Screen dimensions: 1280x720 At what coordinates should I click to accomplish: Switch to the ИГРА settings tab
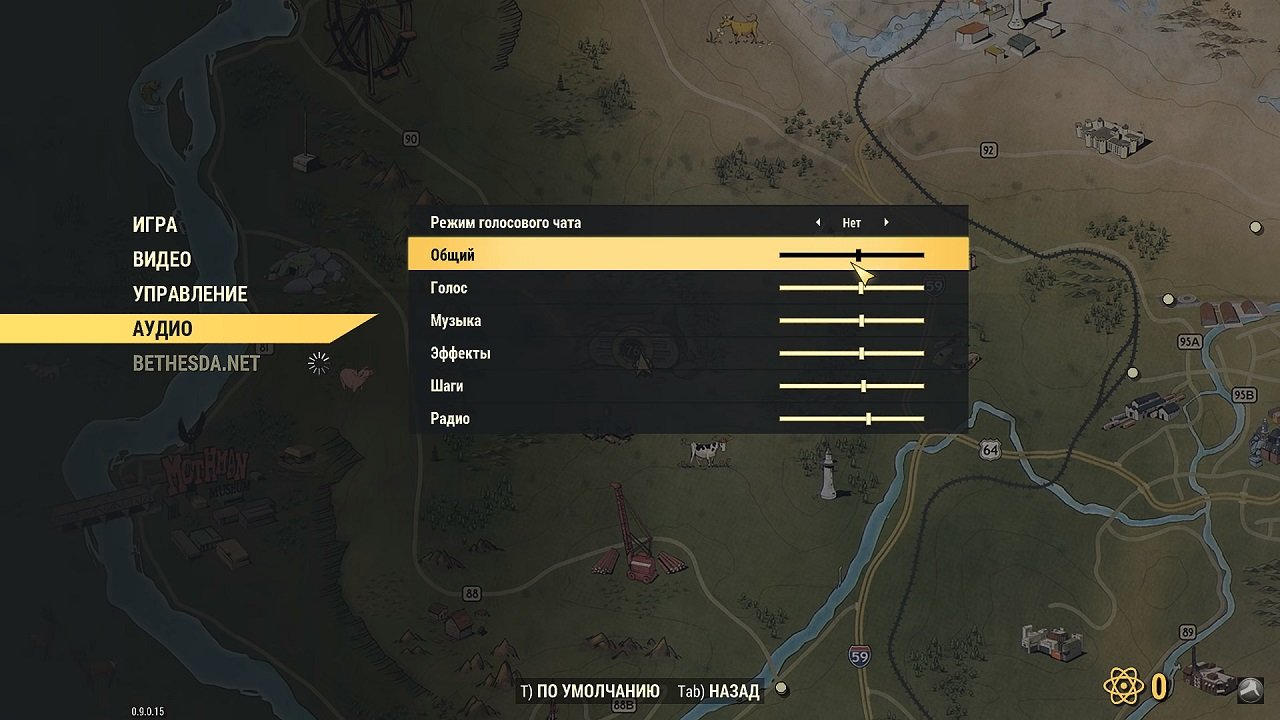pos(155,225)
